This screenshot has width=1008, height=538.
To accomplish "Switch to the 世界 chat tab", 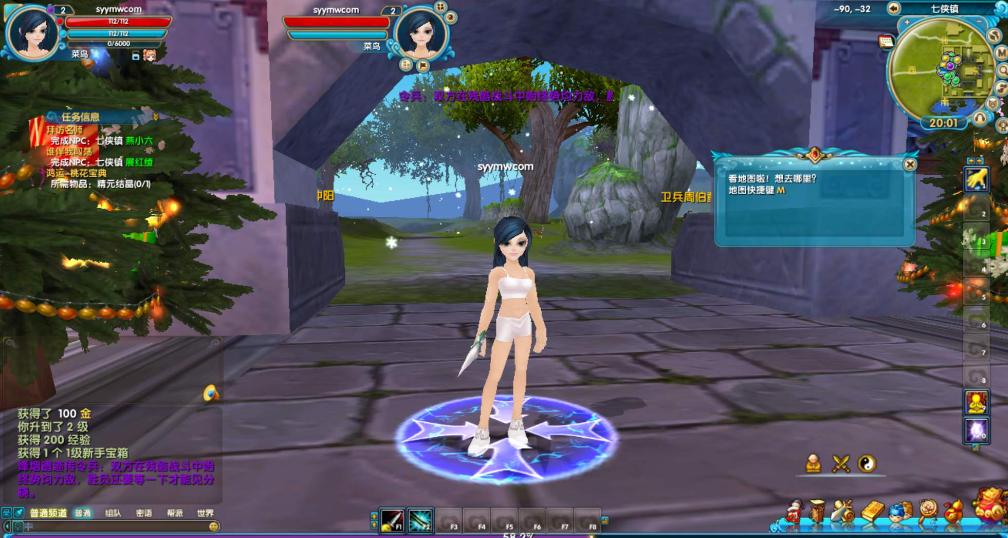I will pyautogui.click(x=205, y=513).
